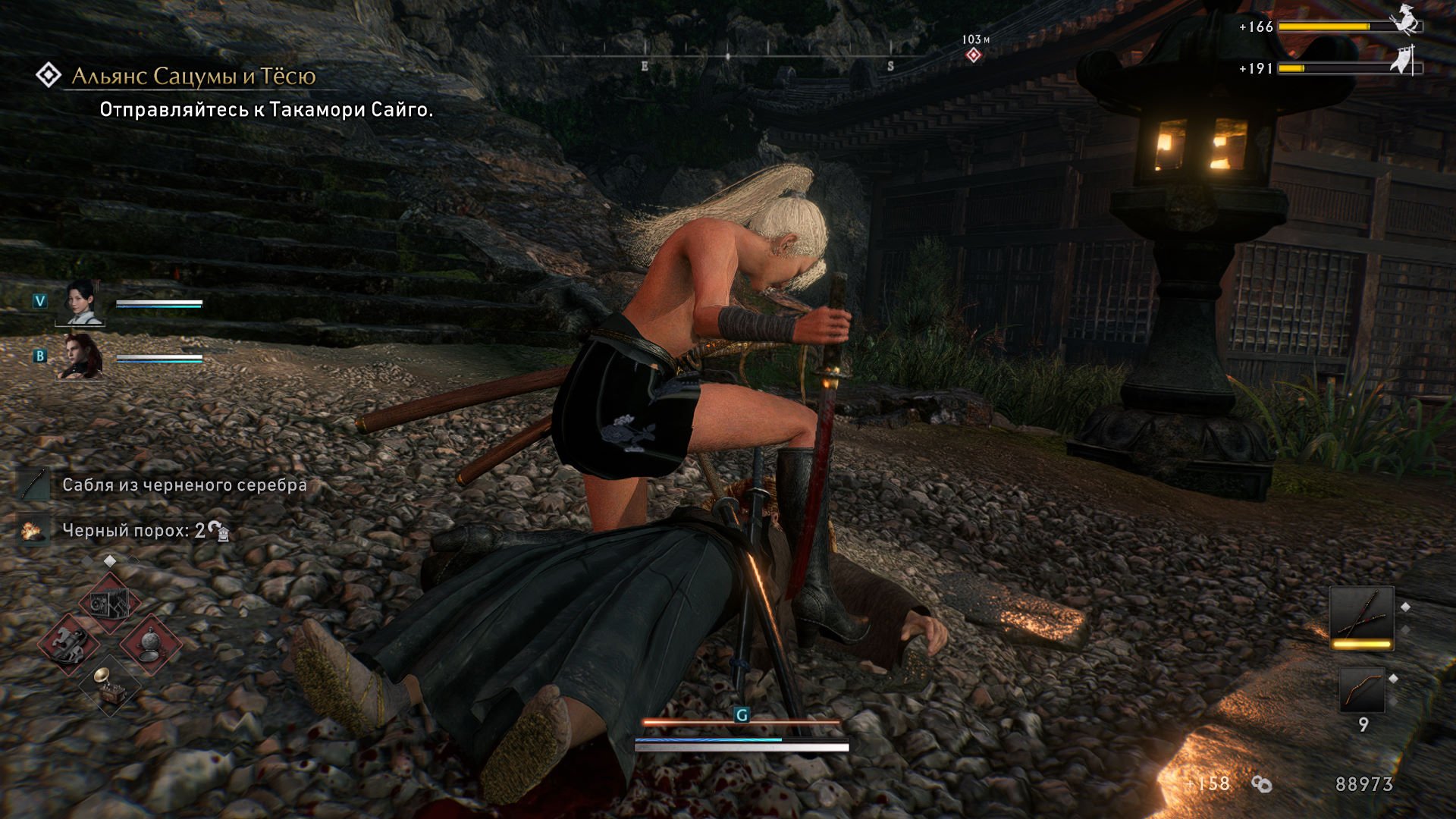Activate the gramophone quick item
The height and width of the screenshot is (819, 1456).
[110, 685]
